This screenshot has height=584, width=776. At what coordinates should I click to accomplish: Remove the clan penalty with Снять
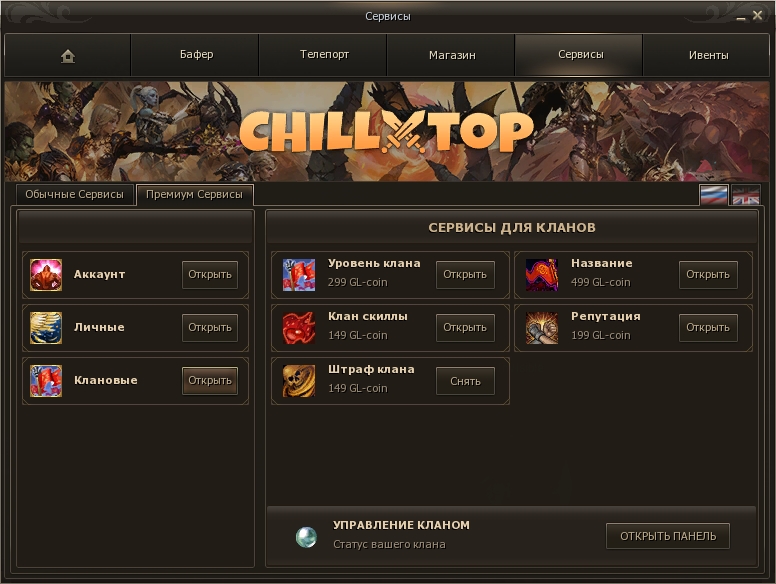(x=465, y=380)
